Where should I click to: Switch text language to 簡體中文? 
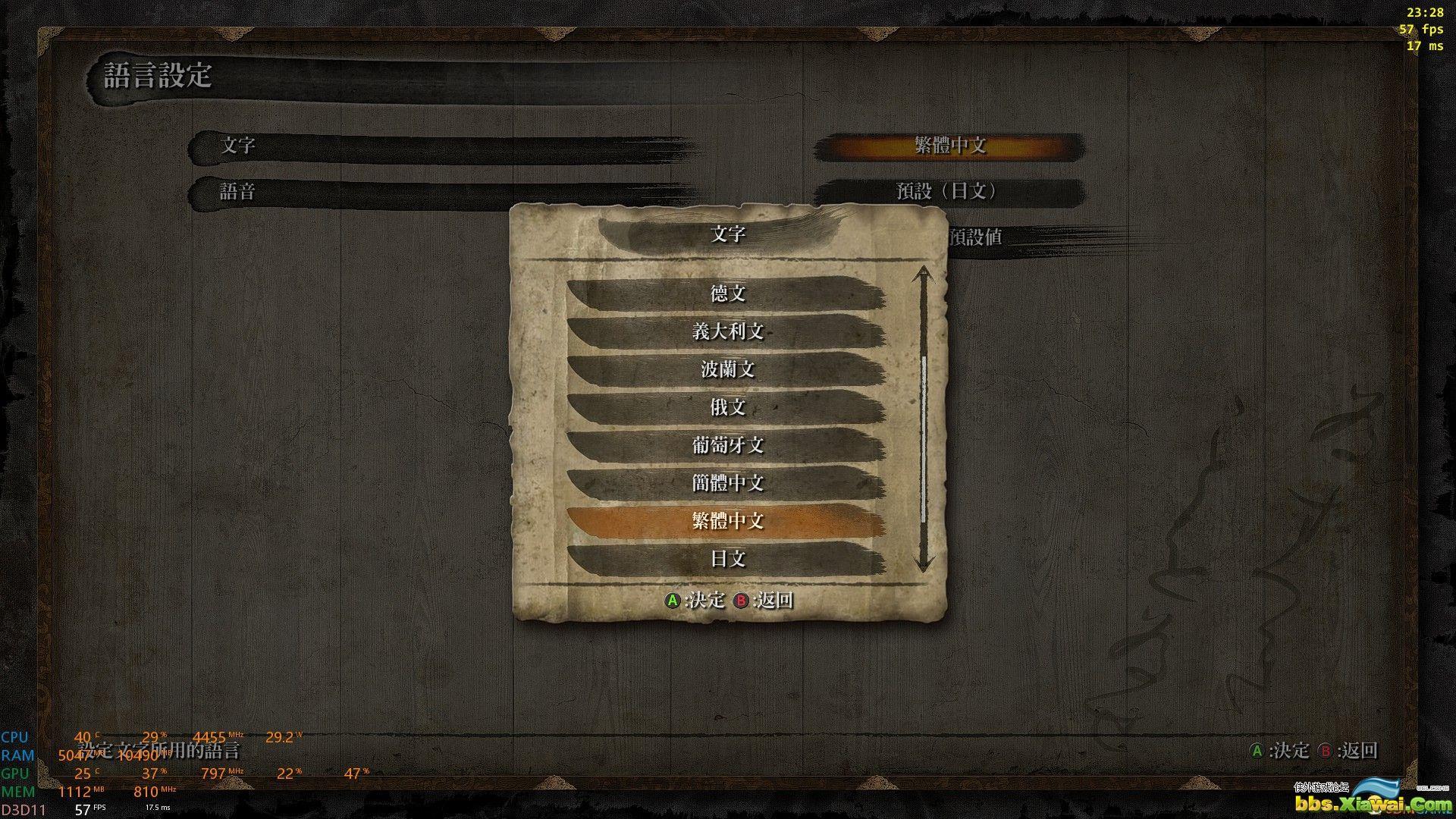click(x=726, y=483)
